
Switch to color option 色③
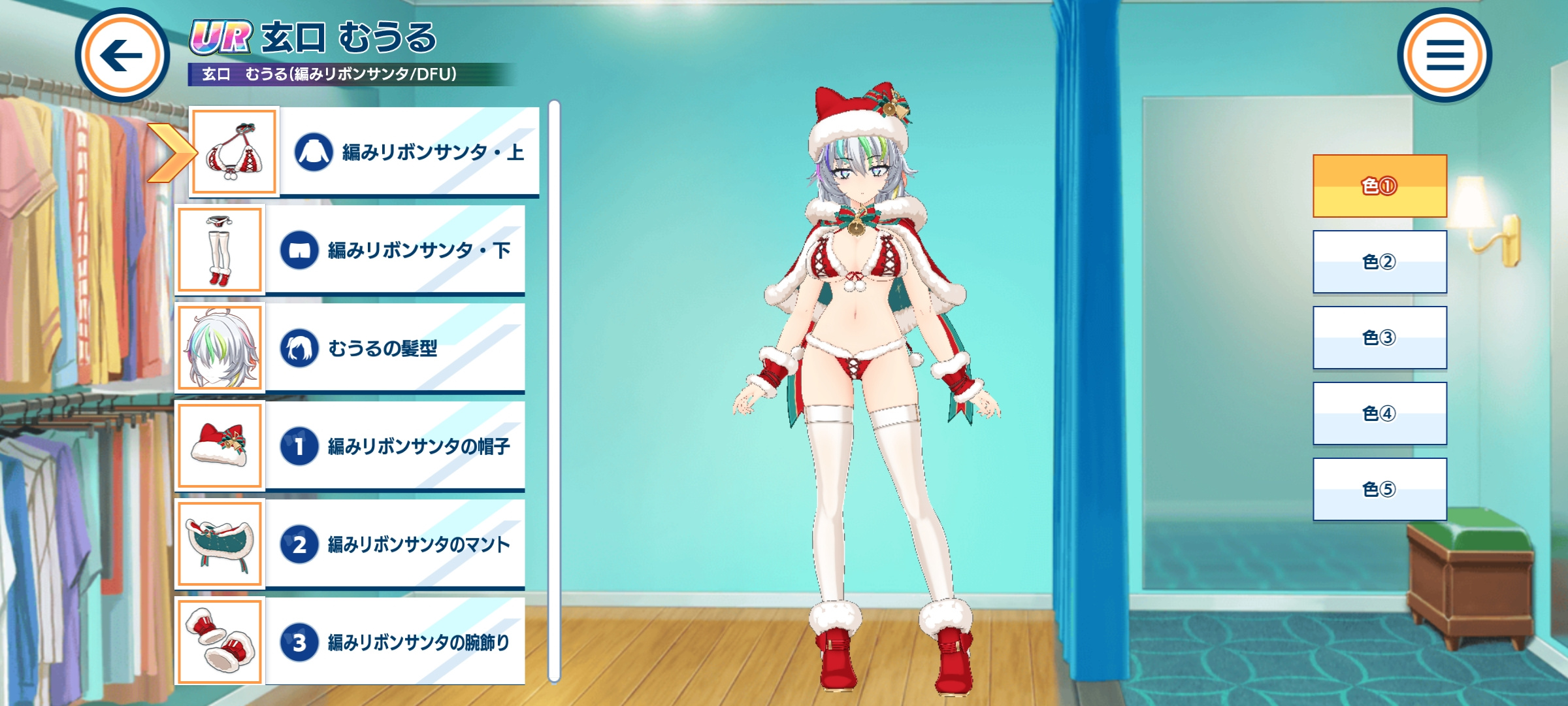1380,338
